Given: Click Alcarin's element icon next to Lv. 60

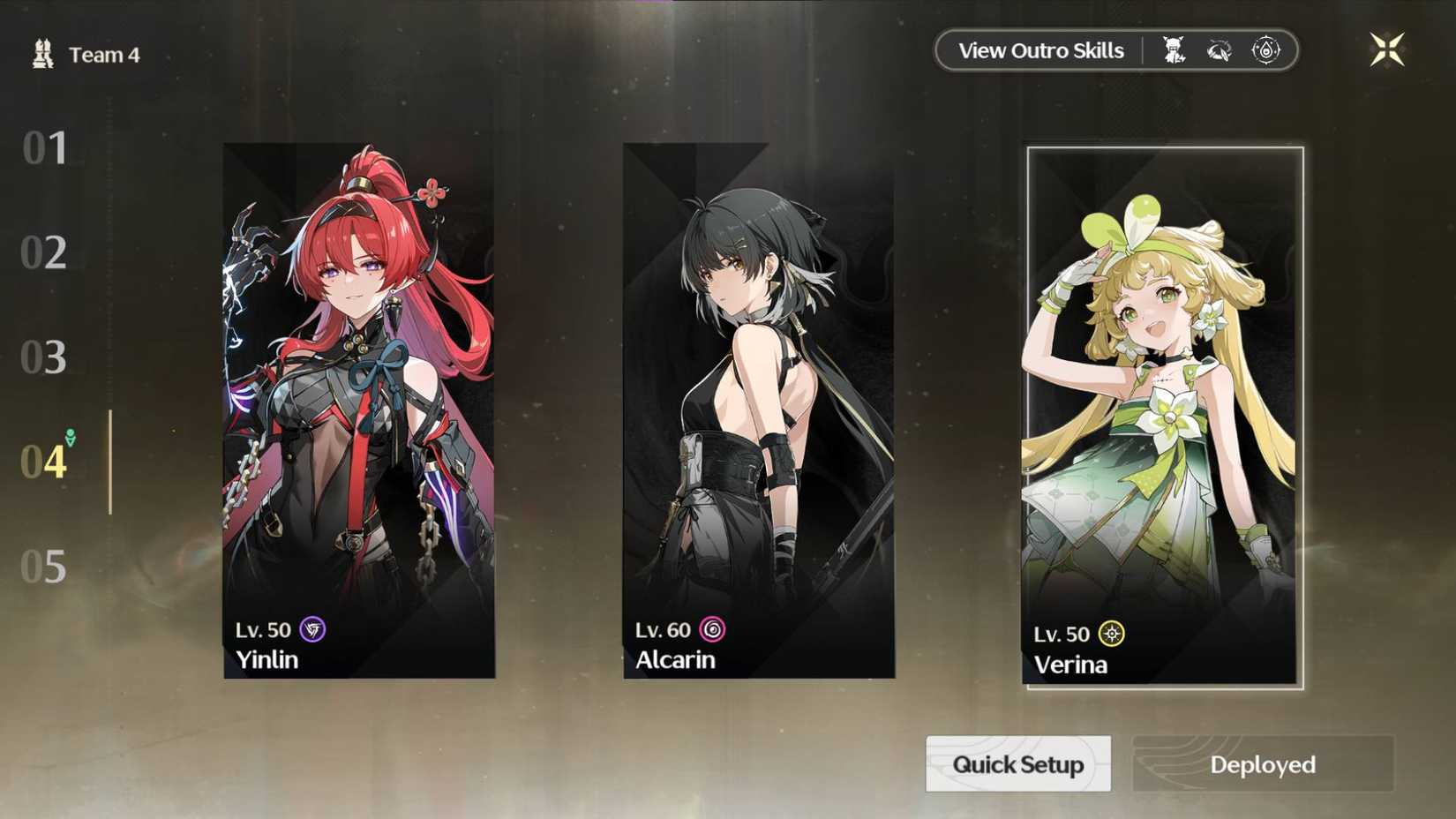Looking at the screenshot, I should click(711, 629).
